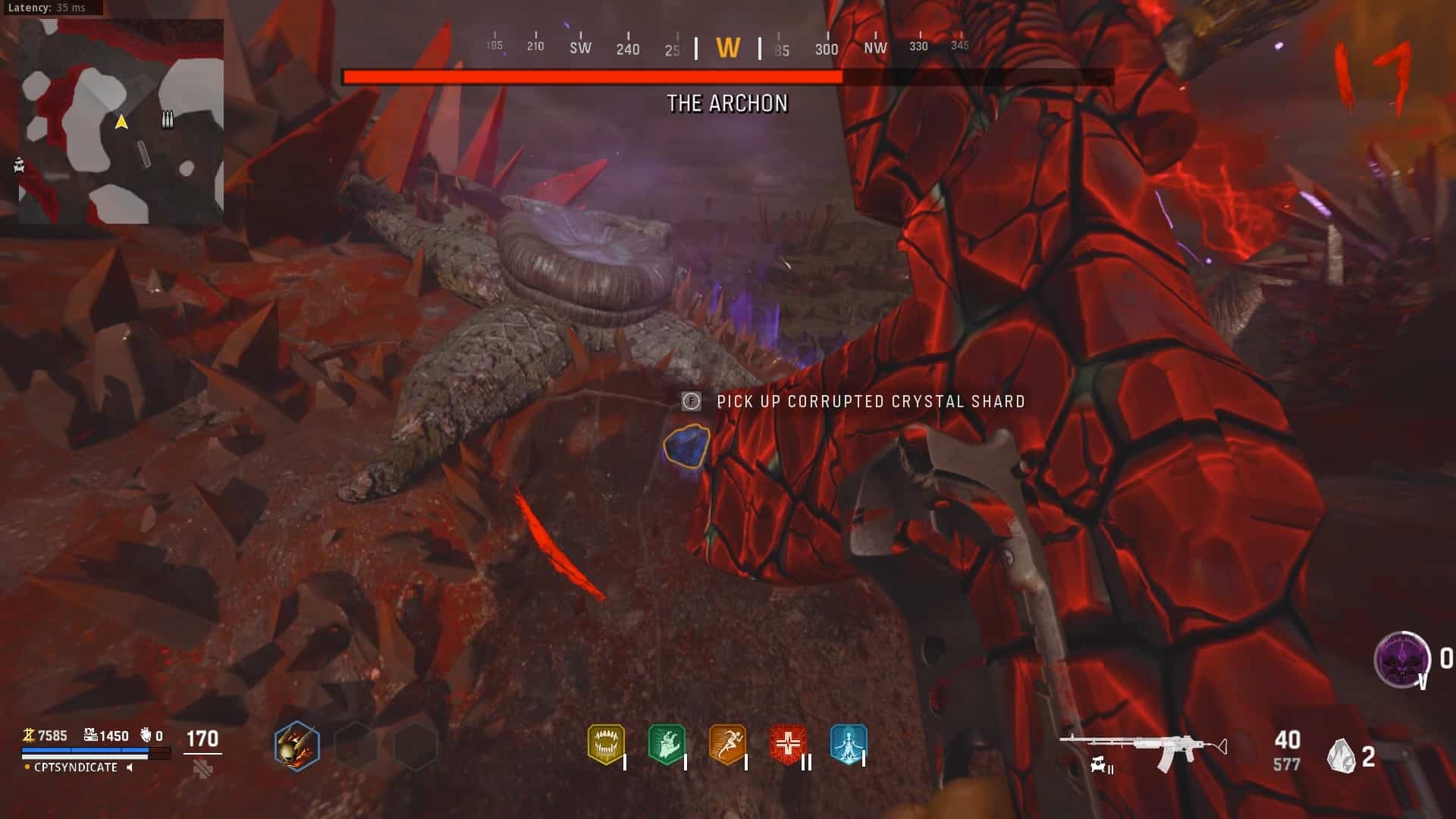1456x819 pixels.
Task: Select the green clawed-hand perk icon
Action: 667,744
